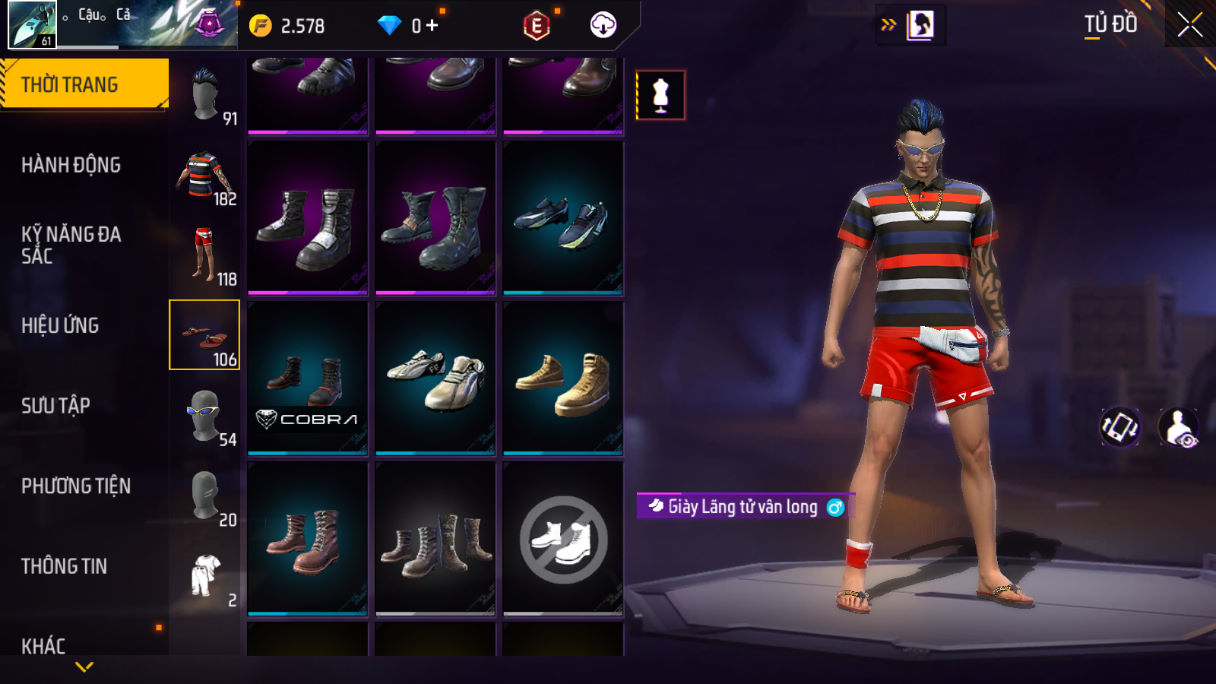Open the PHƯƠNG TIỆN tab
Screen dimensions: 1216x684
(76, 486)
